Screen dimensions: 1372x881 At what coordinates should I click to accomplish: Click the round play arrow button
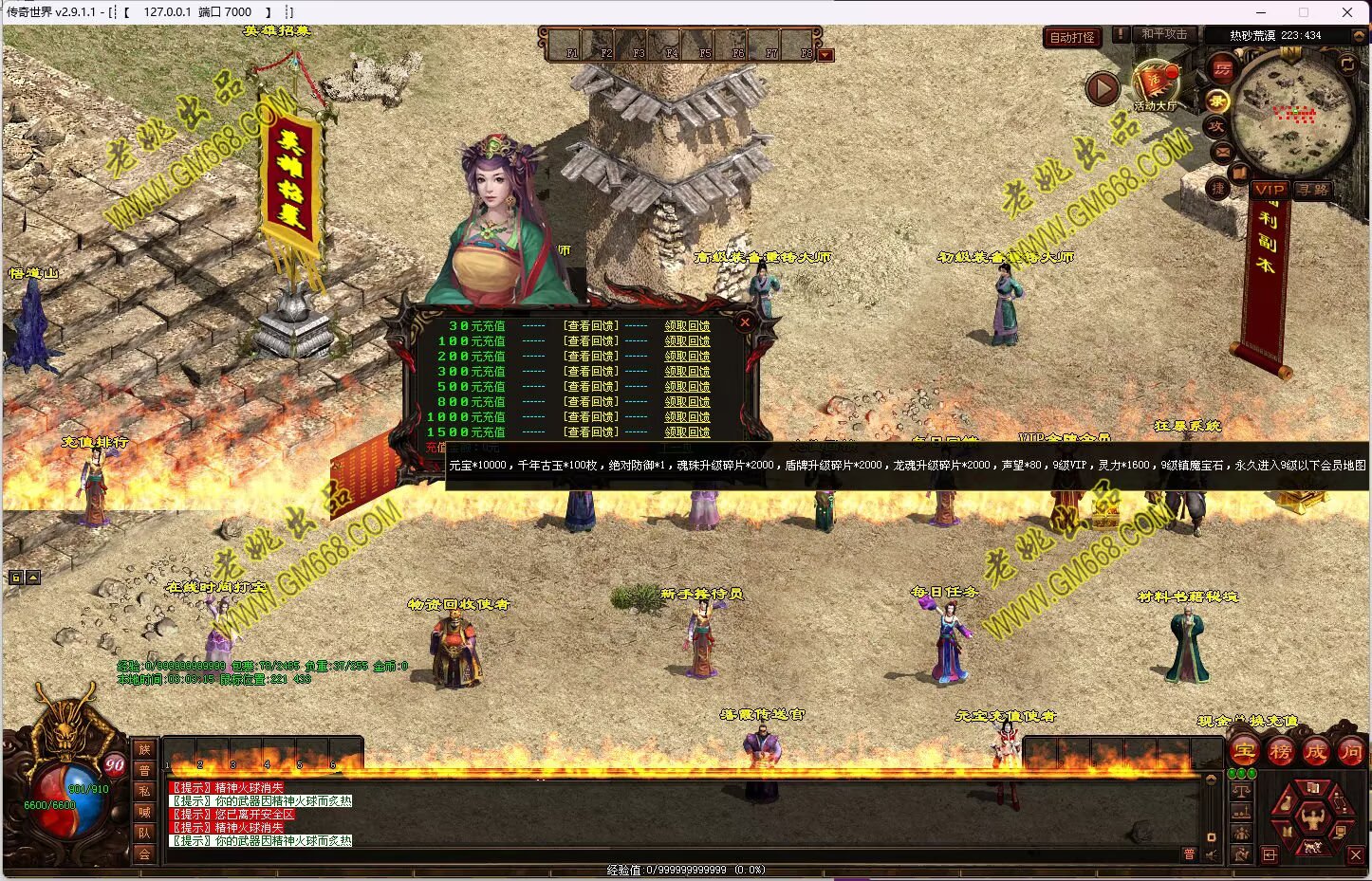pos(1103,89)
